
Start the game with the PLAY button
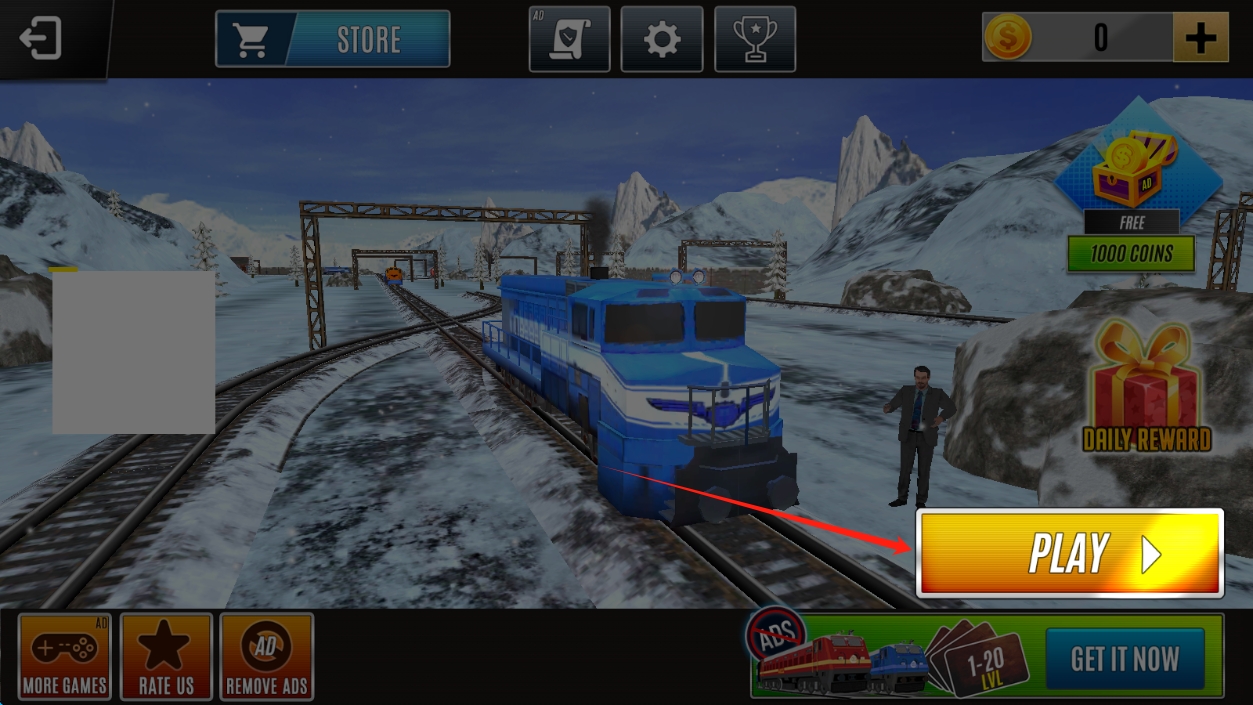[1069, 553]
